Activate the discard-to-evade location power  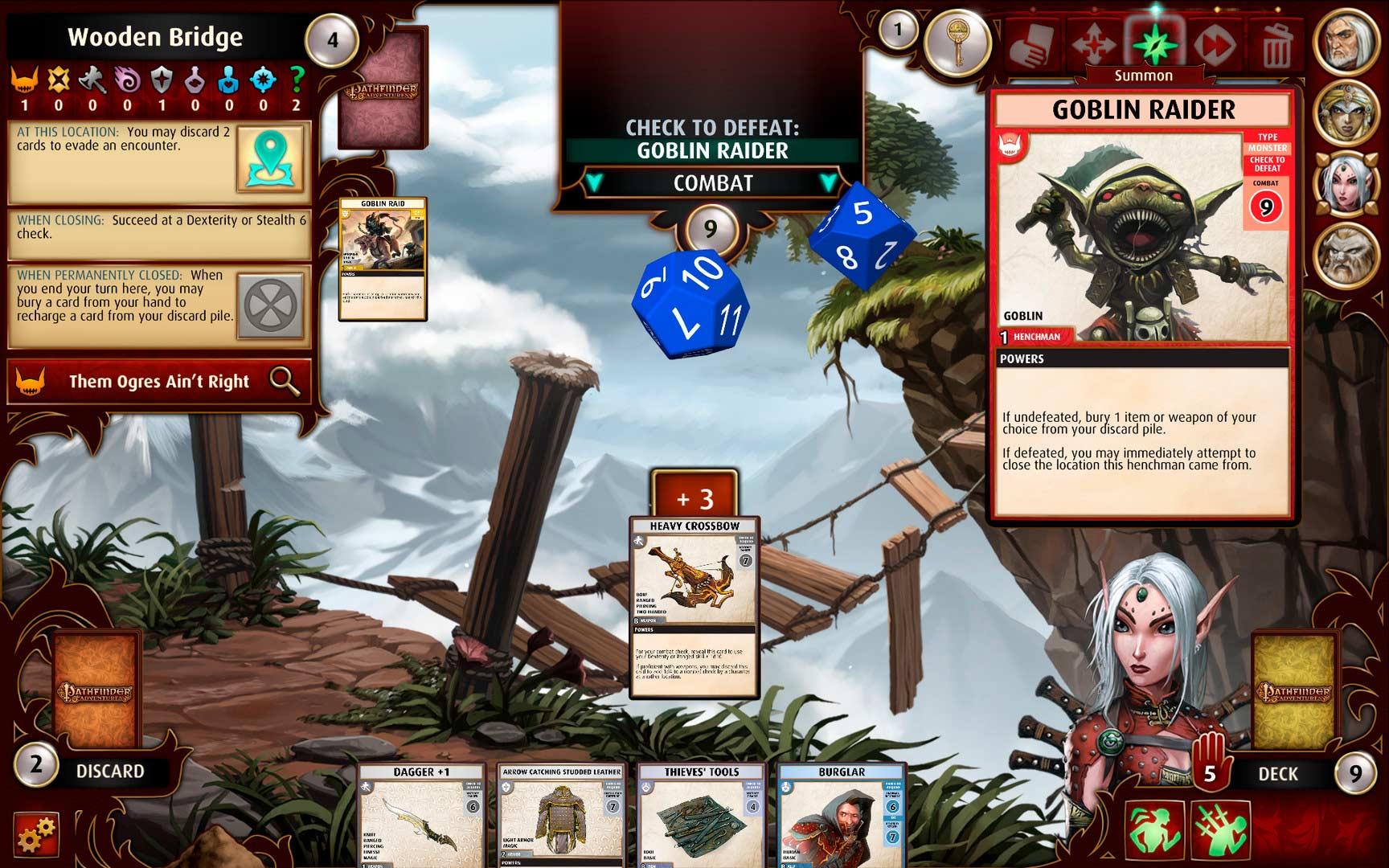pyautogui.click(x=270, y=158)
